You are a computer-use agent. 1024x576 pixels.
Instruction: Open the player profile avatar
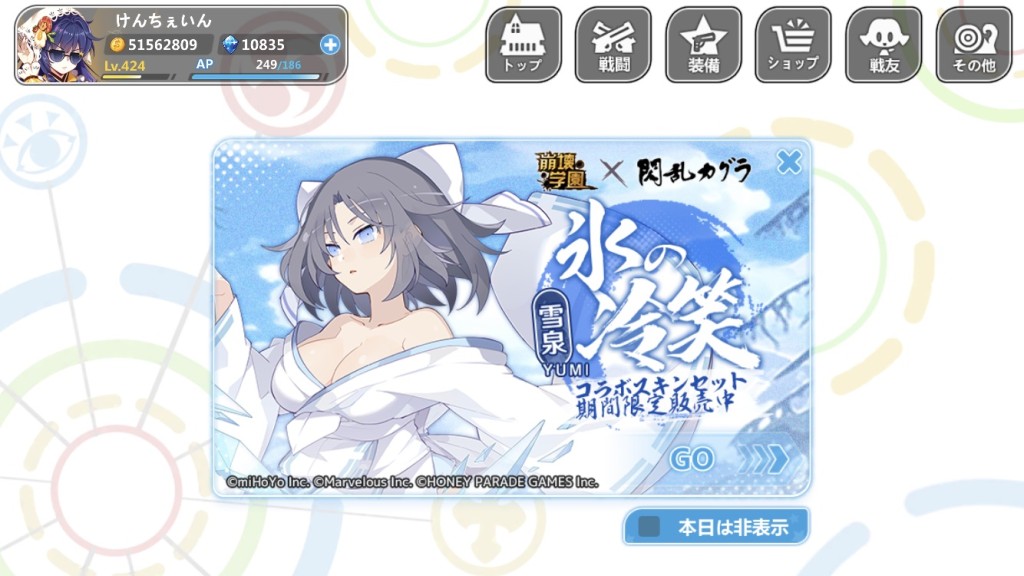click(x=57, y=45)
